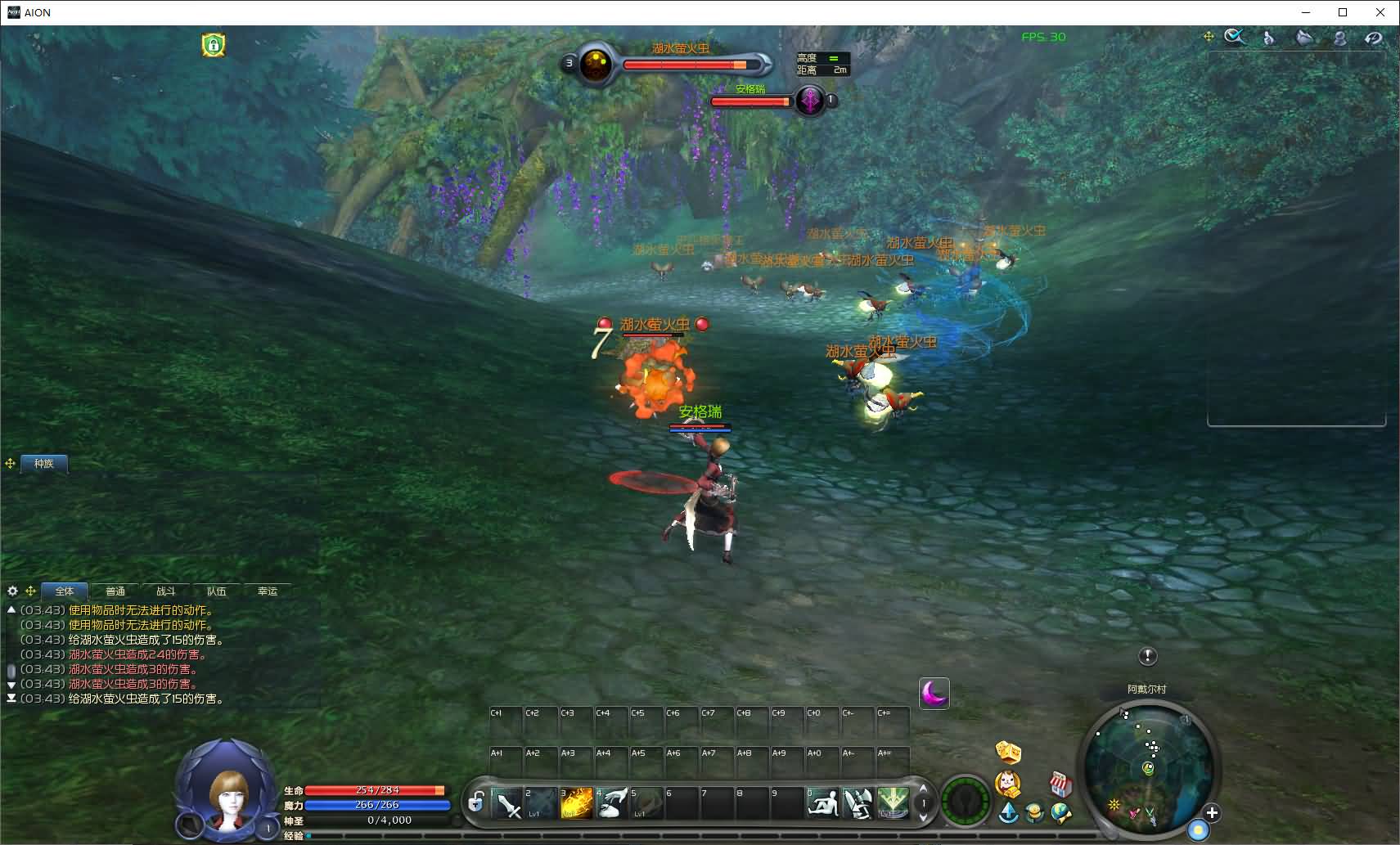This screenshot has height=845, width=1400.
Task: Select the 队伍 chat tab
Action: click(217, 591)
